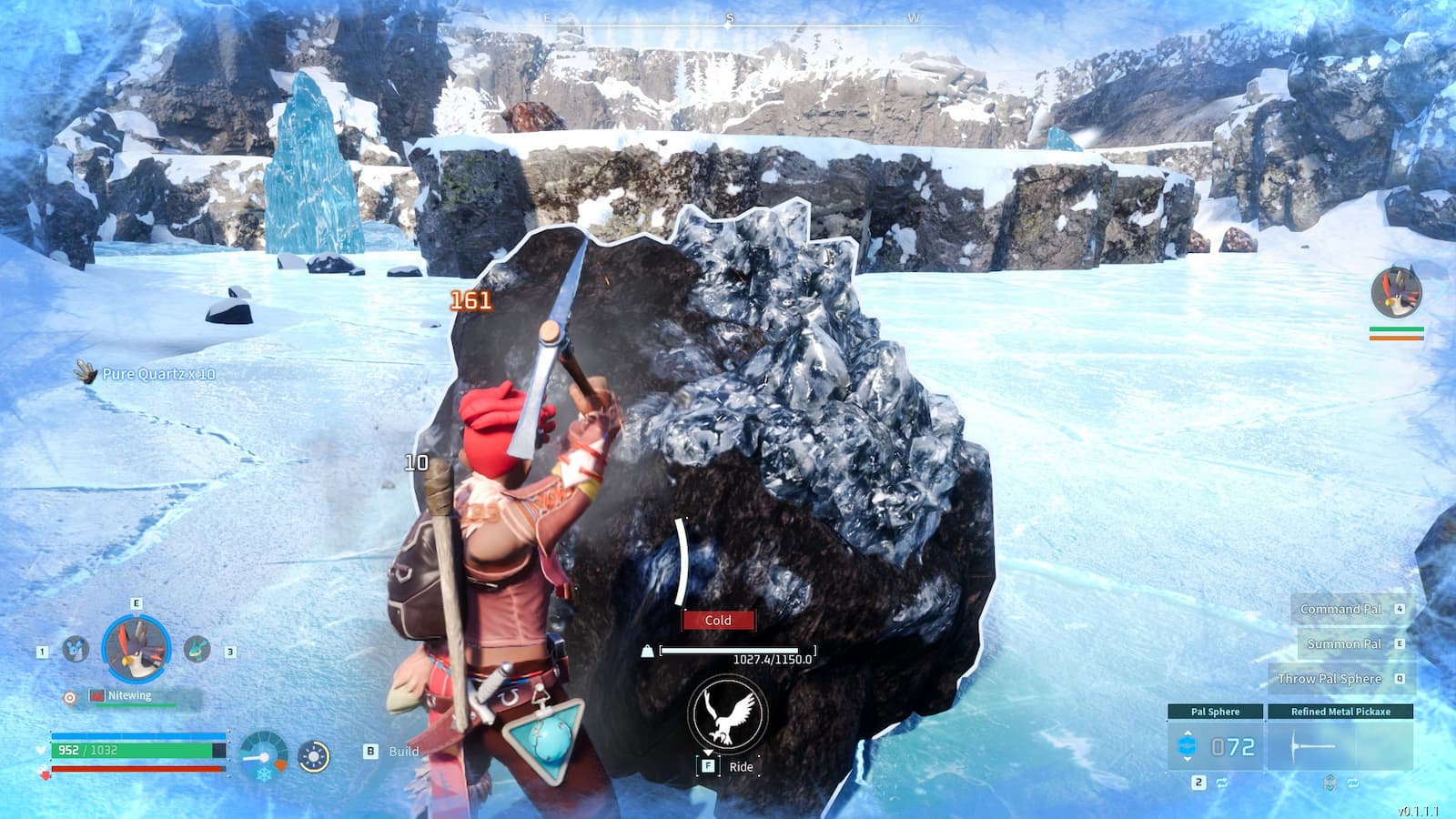
Task: Click the targeting reticle beside Nitewing's name
Action: (x=69, y=697)
